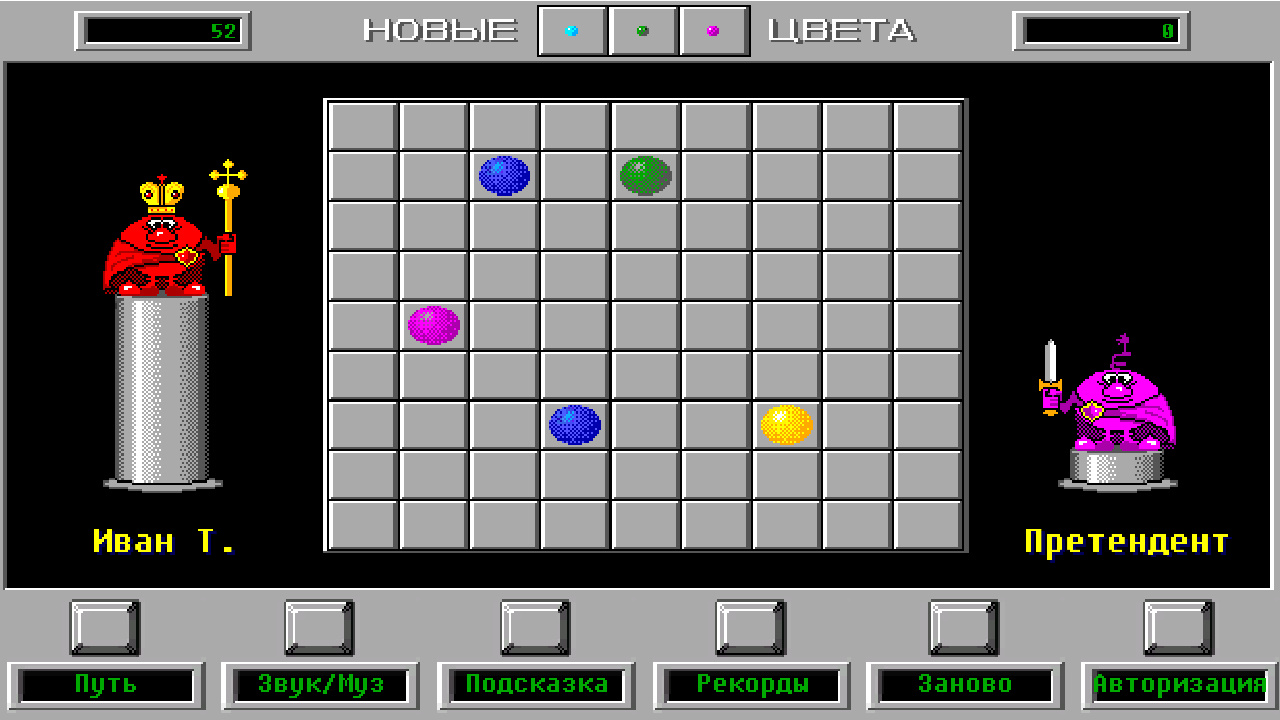This screenshot has height=720, width=1280.
Task: Open the Рекорды high scores
Action: click(x=752, y=685)
